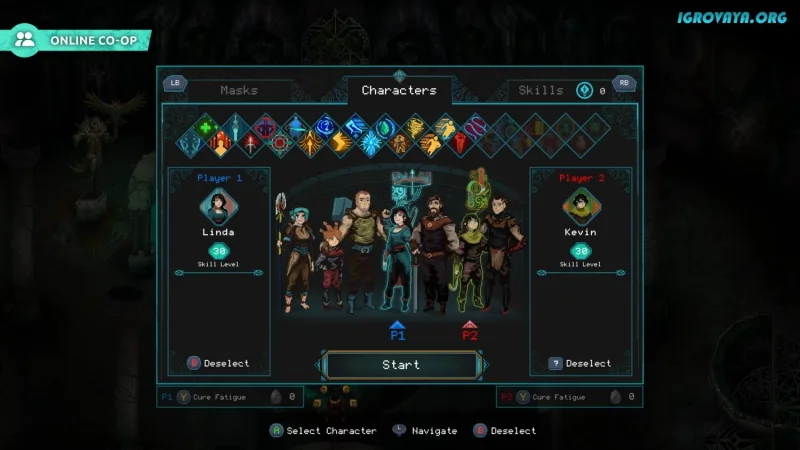Viewport: 800px width, 450px height.
Task: Click the green leaf skill icon
Action: (x=386, y=127)
